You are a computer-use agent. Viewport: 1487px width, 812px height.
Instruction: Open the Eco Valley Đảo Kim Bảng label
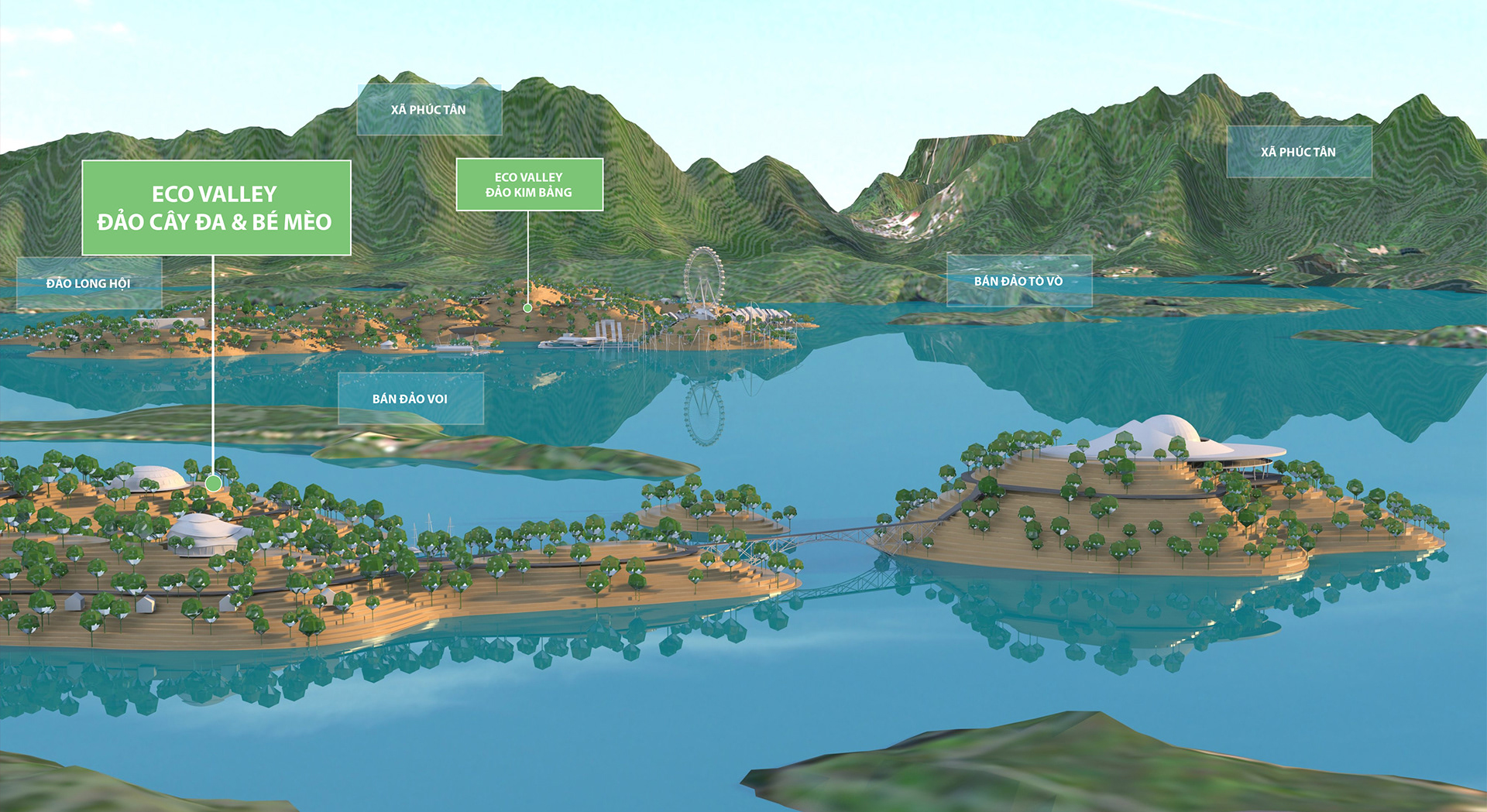(x=529, y=185)
